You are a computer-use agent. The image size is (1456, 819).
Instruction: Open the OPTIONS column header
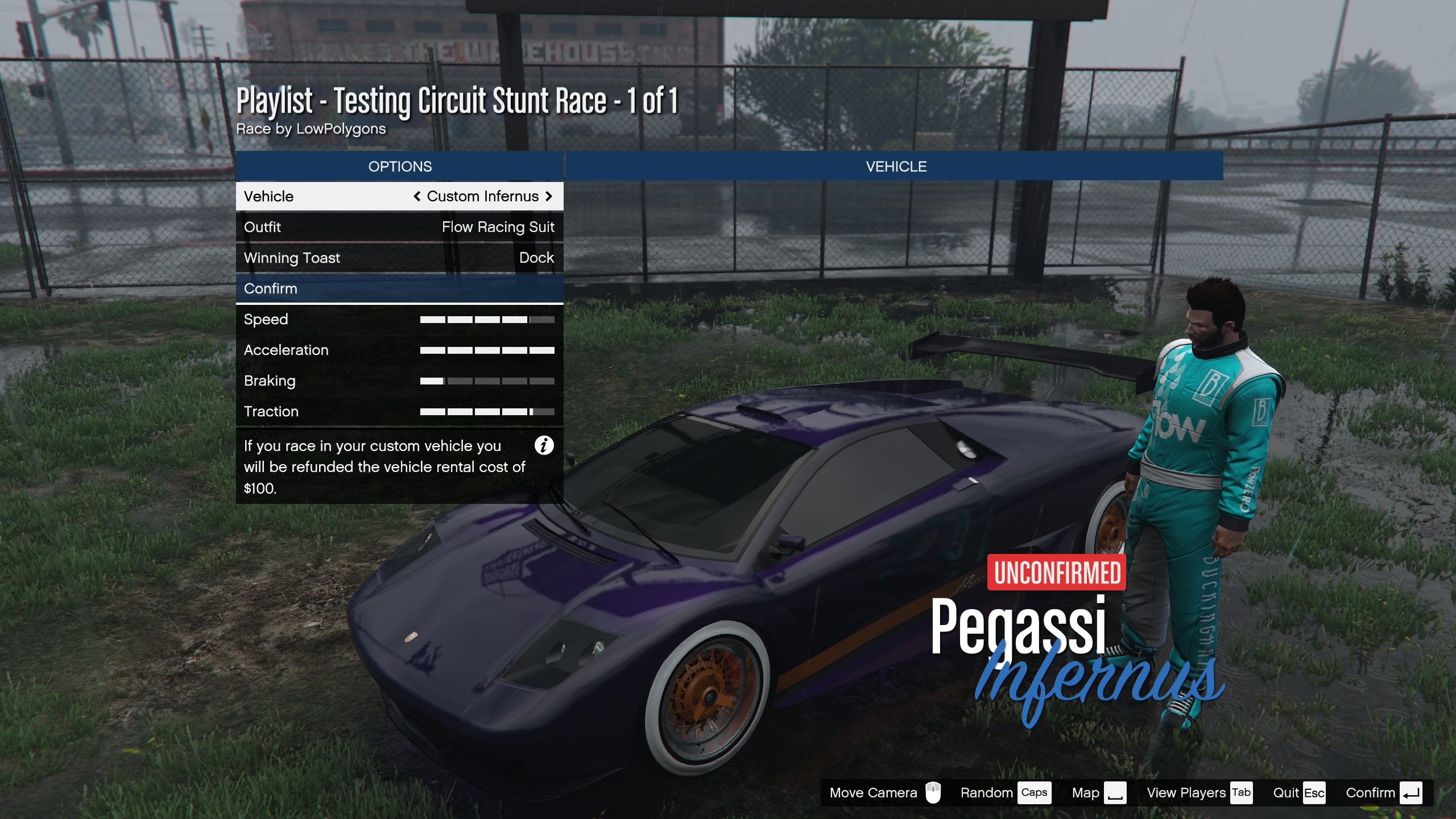tap(399, 166)
